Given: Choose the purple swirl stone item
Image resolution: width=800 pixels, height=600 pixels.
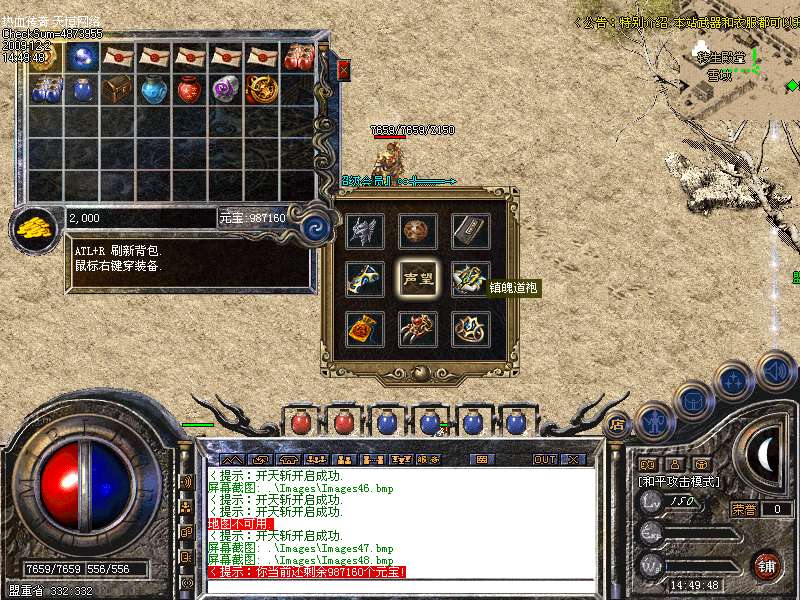Looking at the screenshot, I should pyautogui.click(x=226, y=90).
